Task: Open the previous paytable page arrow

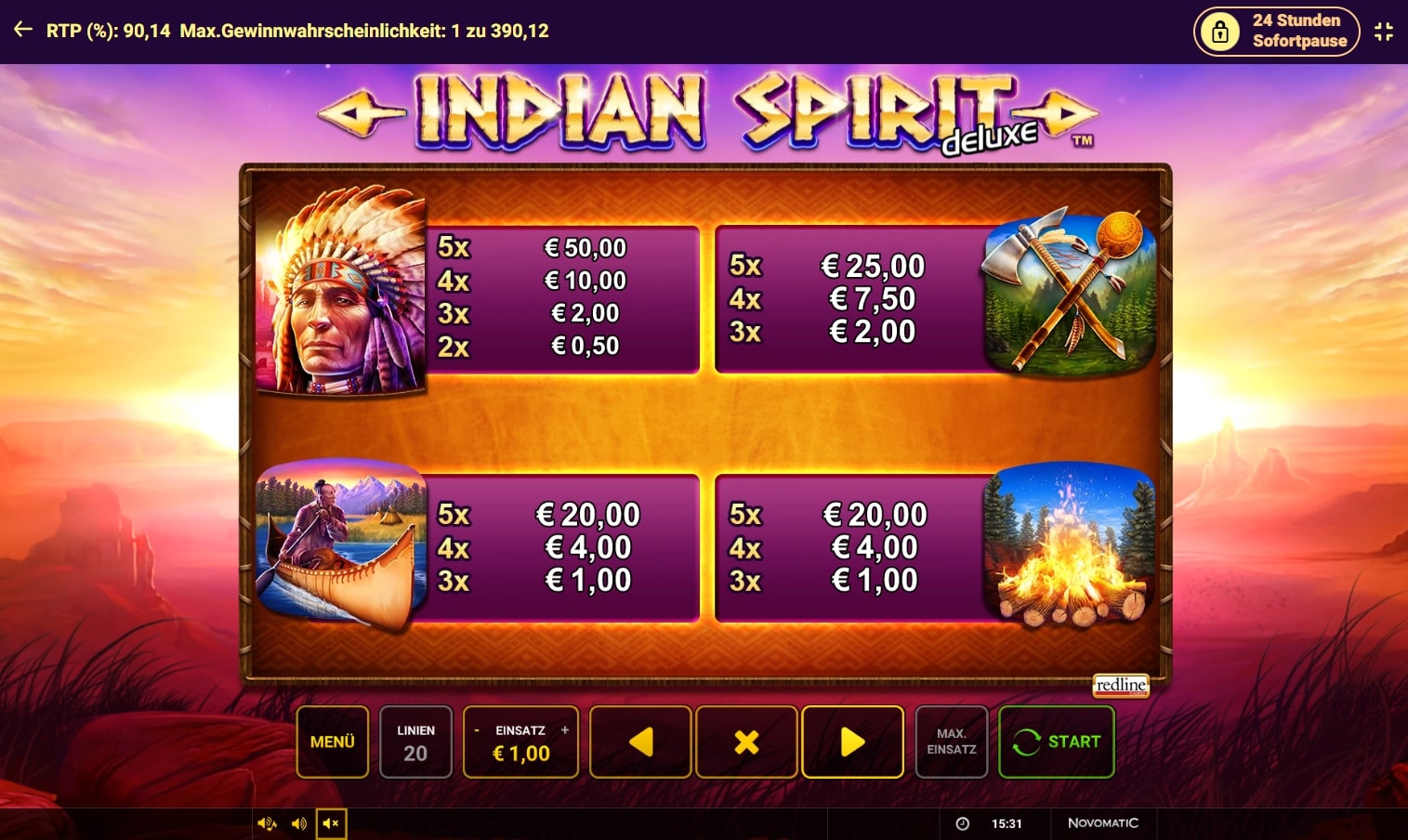Action: 640,742
